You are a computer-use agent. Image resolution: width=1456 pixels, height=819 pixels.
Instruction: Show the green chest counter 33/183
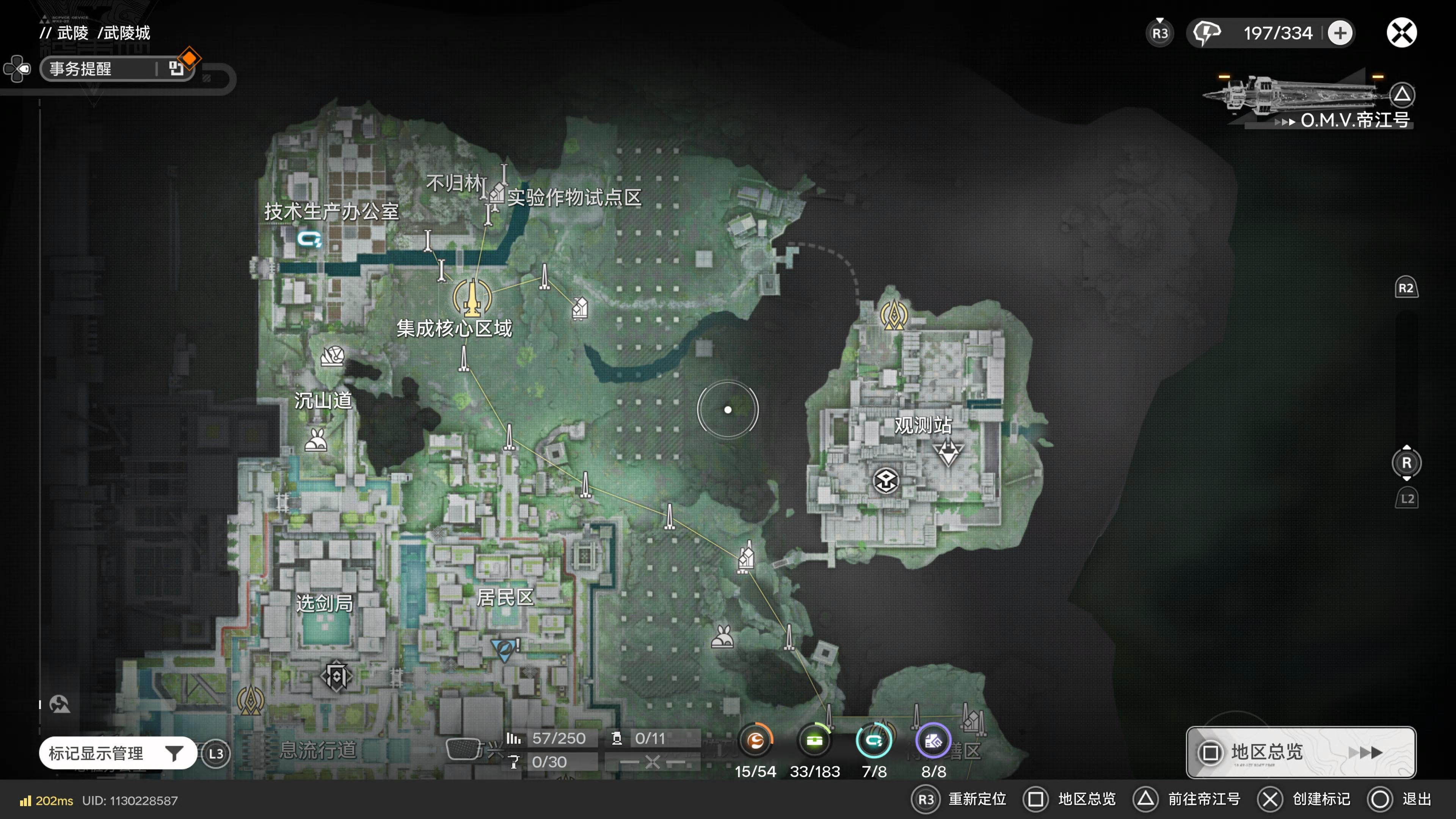pos(814,741)
